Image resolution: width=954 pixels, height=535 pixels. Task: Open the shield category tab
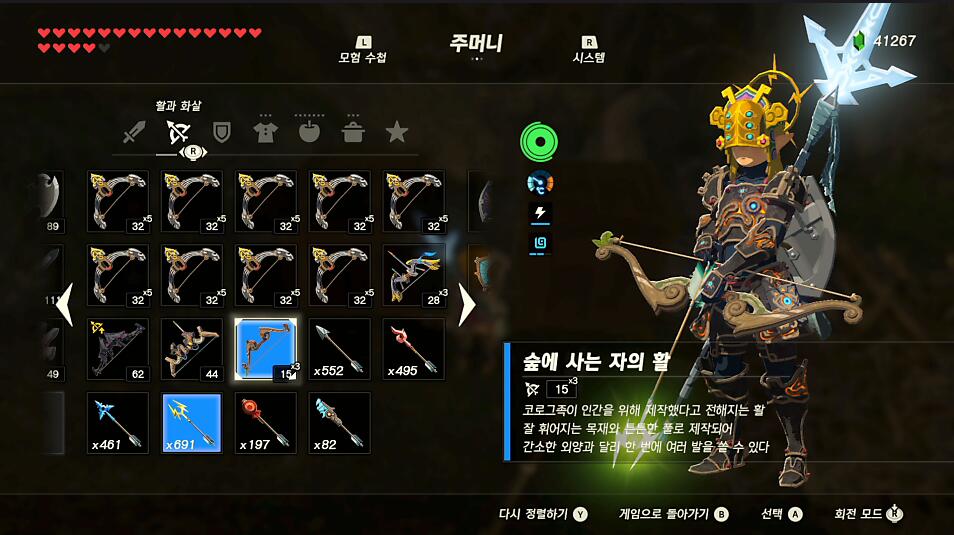pyautogui.click(x=222, y=132)
